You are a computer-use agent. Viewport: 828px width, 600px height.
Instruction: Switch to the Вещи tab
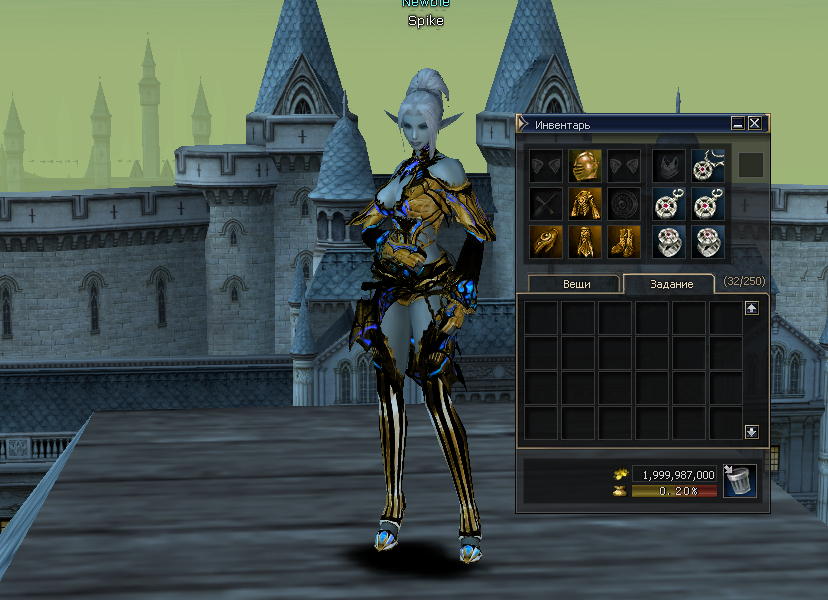click(575, 284)
